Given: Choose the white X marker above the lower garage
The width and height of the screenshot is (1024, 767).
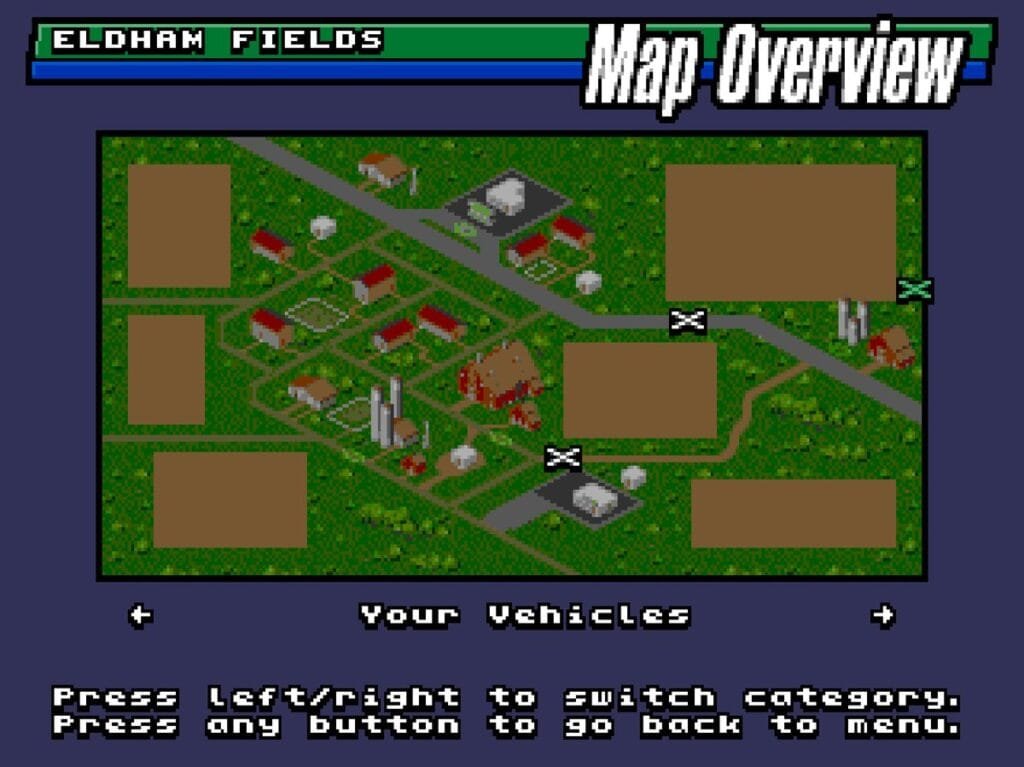Looking at the screenshot, I should pos(563,458).
